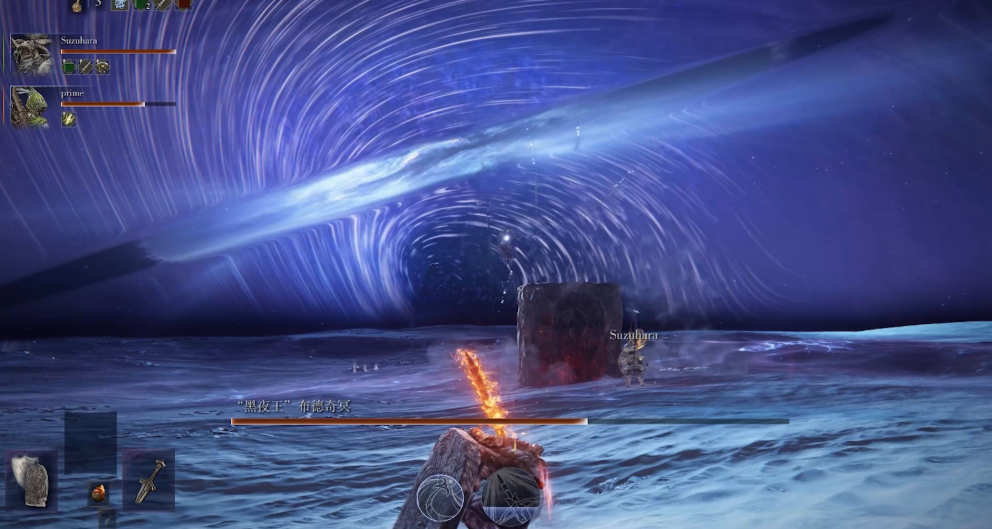Click the pale blue buff icon in top bar
This screenshot has height=529, width=992.
pyautogui.click(x=120, y=5)
